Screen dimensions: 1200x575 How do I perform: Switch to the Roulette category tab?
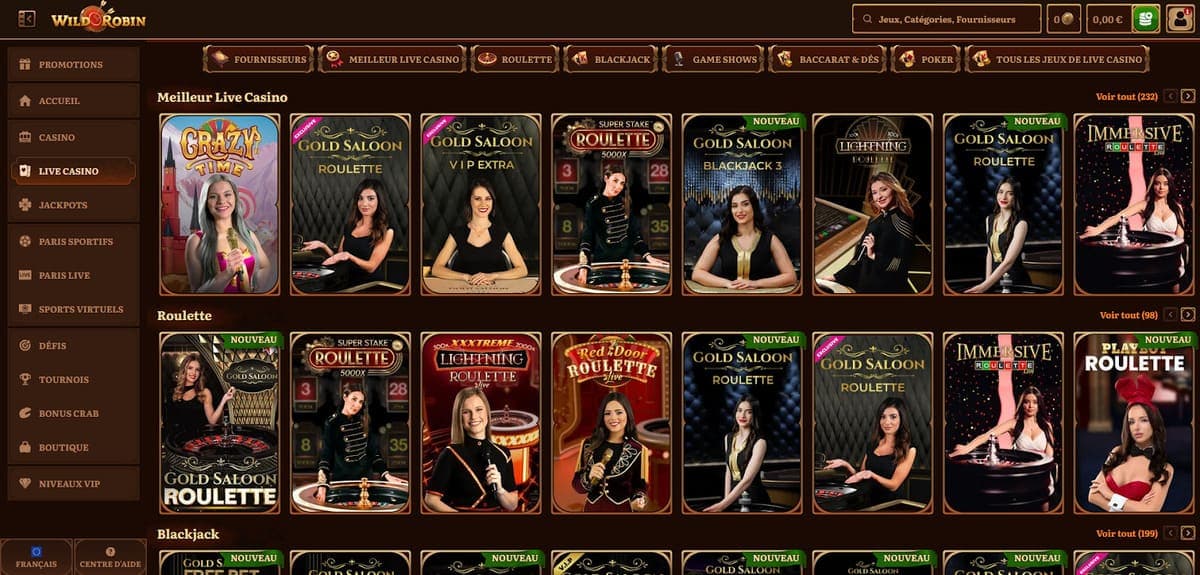pyautogui.click(x=515, y=60)
